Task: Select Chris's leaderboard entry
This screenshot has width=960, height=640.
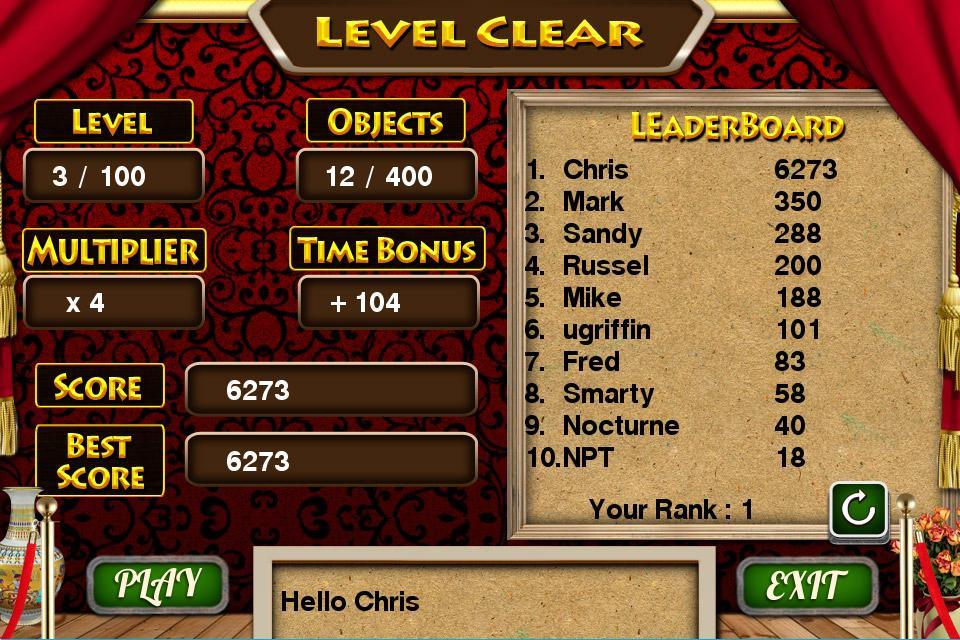Action: 680,170
